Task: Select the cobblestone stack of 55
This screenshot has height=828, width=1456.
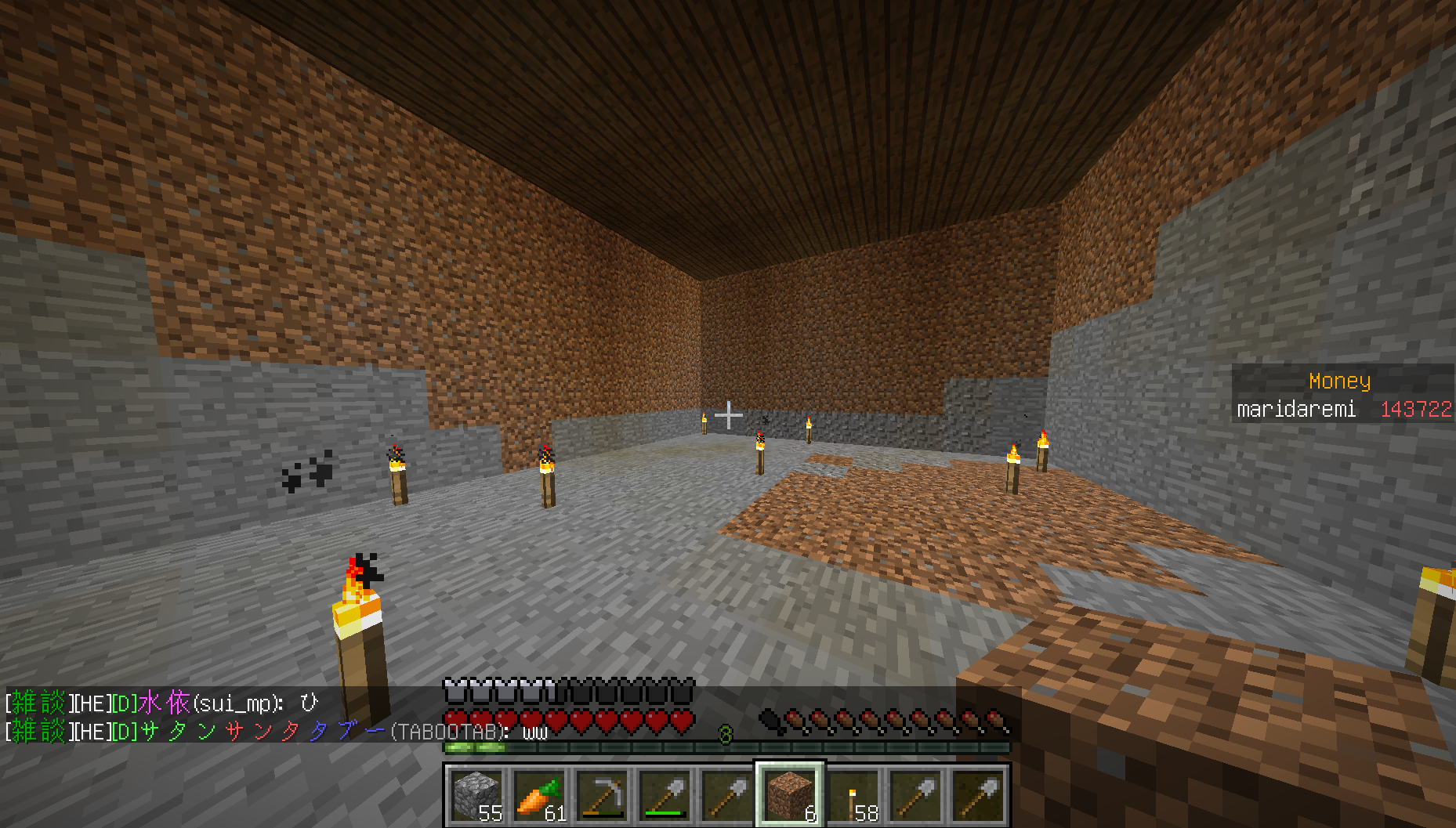Action: [x=476, y=794]
